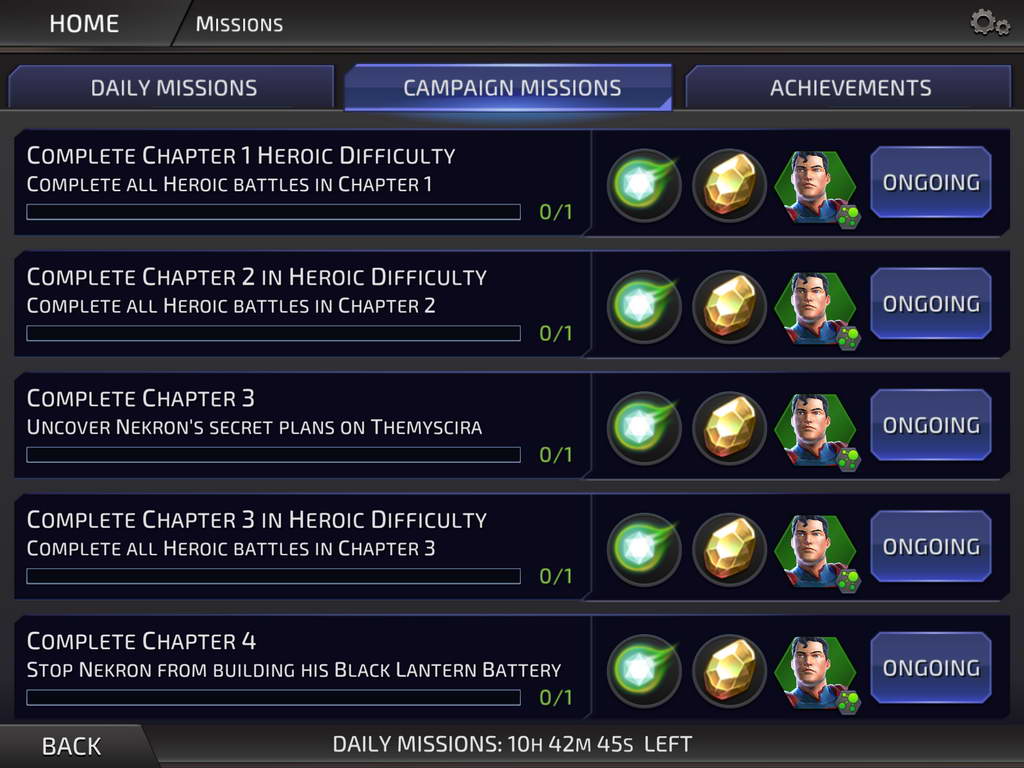The width and height of the screenshot is (1024, 768).
Task: Select the Complete Chapter 1 Heroic Difficulty row
Action: point(300,182)
